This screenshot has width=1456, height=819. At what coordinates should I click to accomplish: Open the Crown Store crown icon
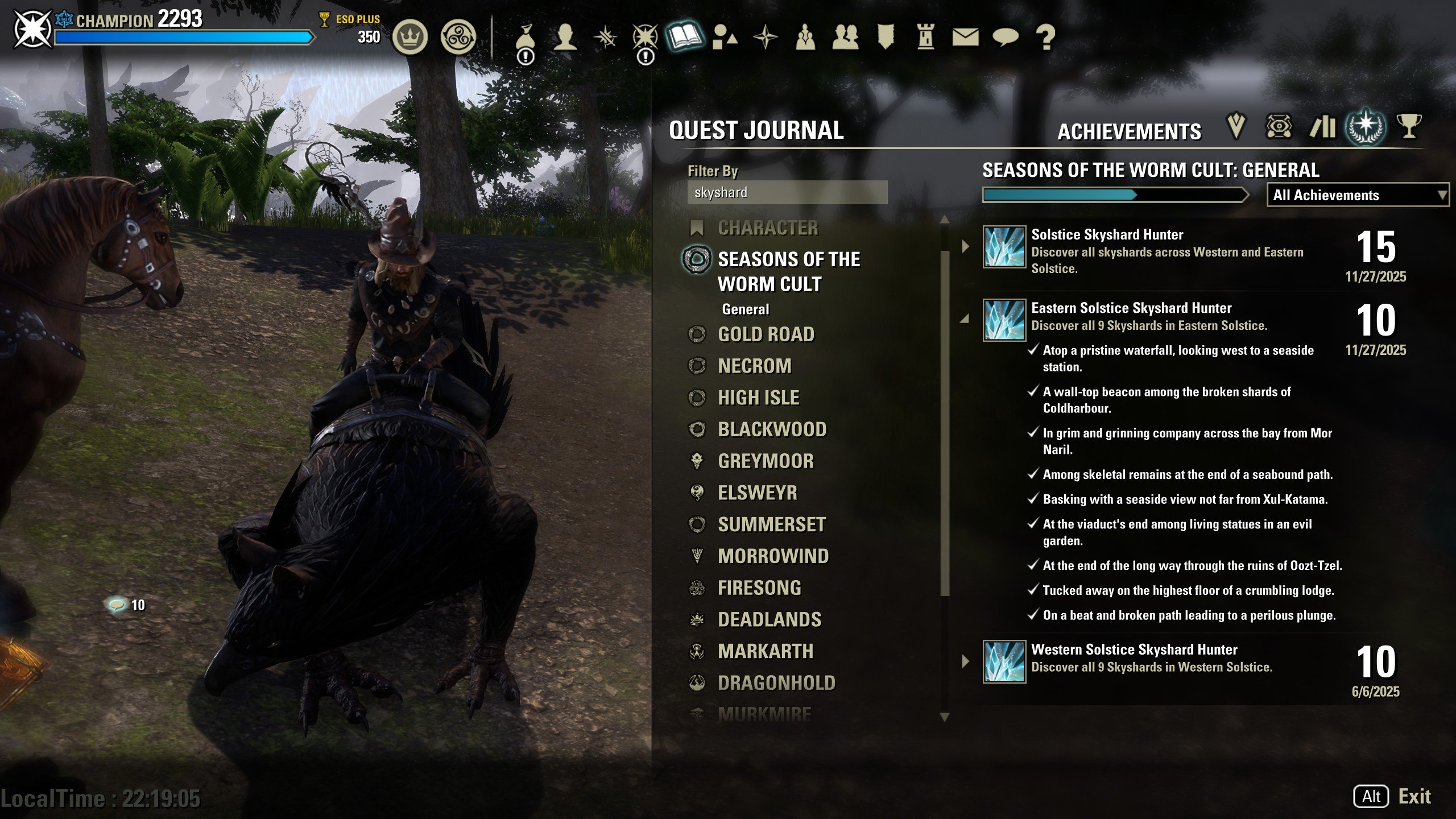click(x=409, y=38)
